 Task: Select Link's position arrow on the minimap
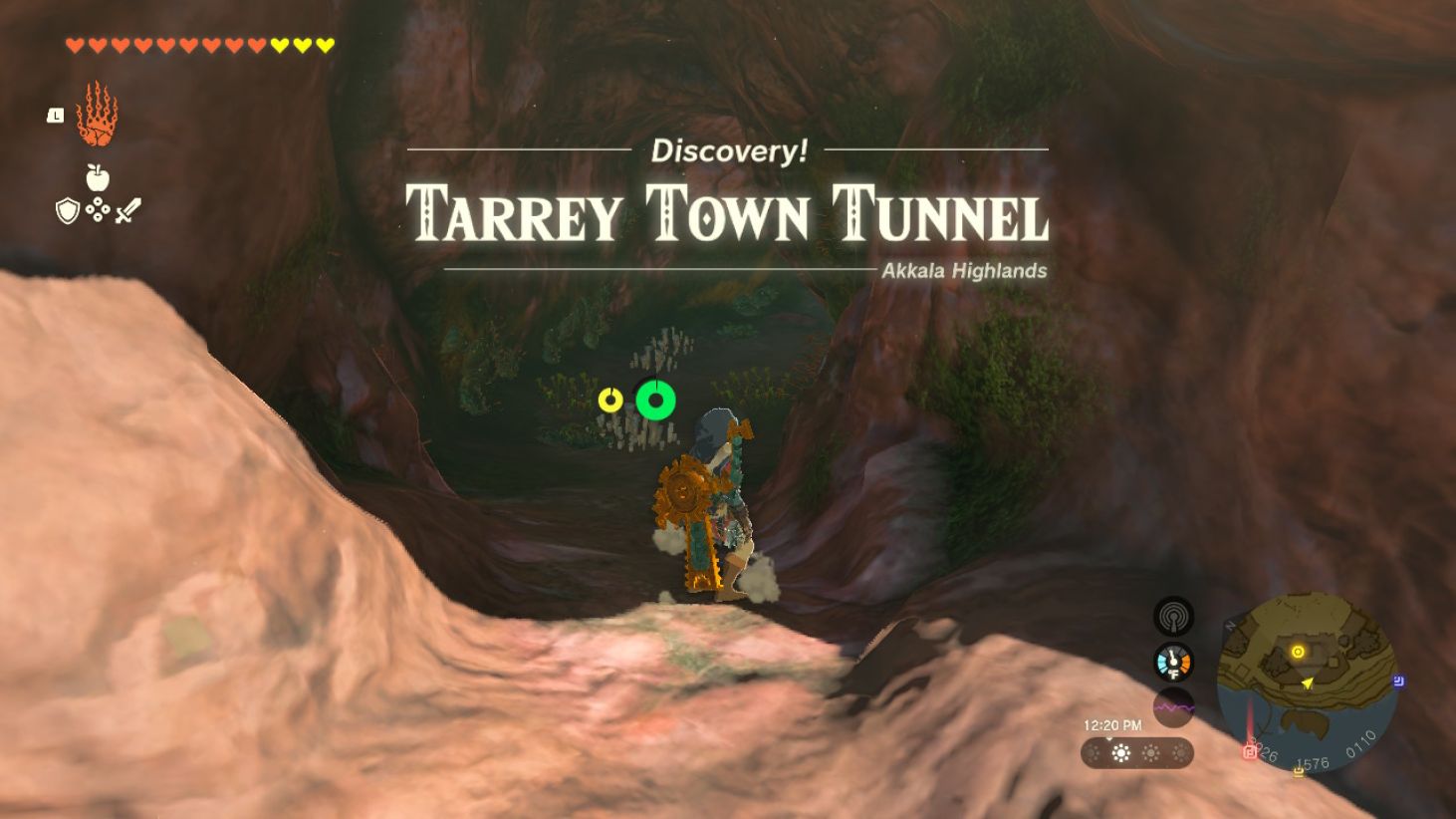click(x=1308, y=683)
